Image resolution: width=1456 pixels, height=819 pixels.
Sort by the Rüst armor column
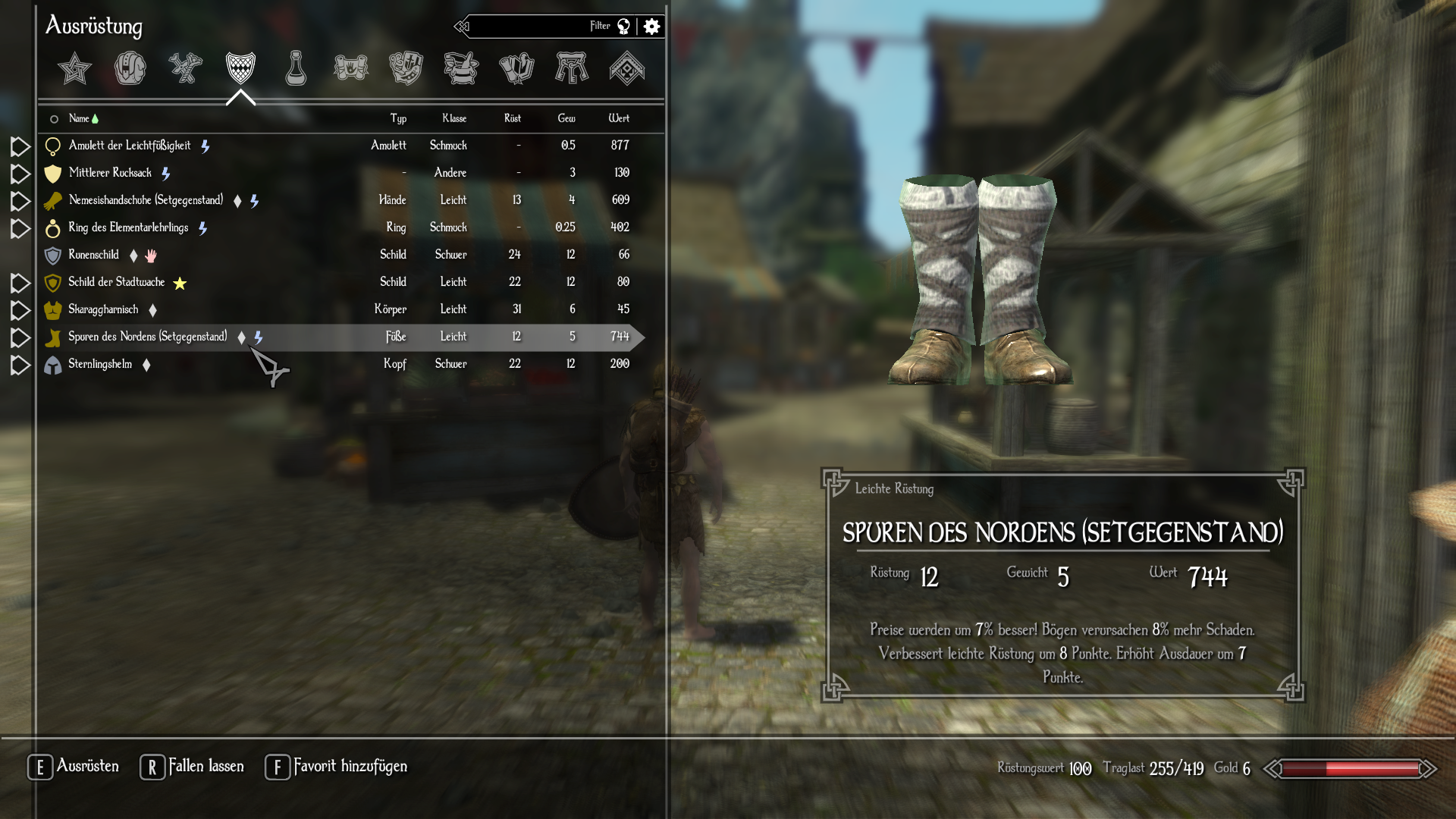click(x=513, y=118)
